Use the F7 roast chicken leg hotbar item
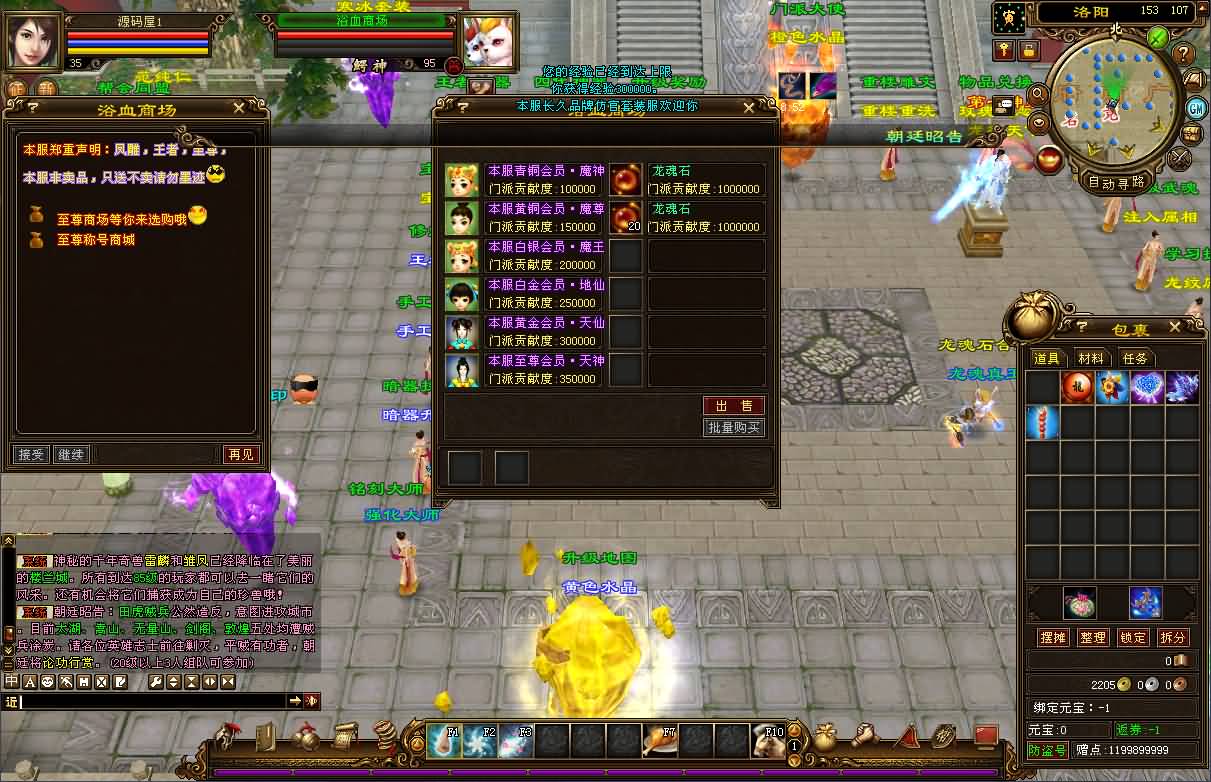Image resolution: width=1211 pixels, height=782 pixels. tap(659, 741)
